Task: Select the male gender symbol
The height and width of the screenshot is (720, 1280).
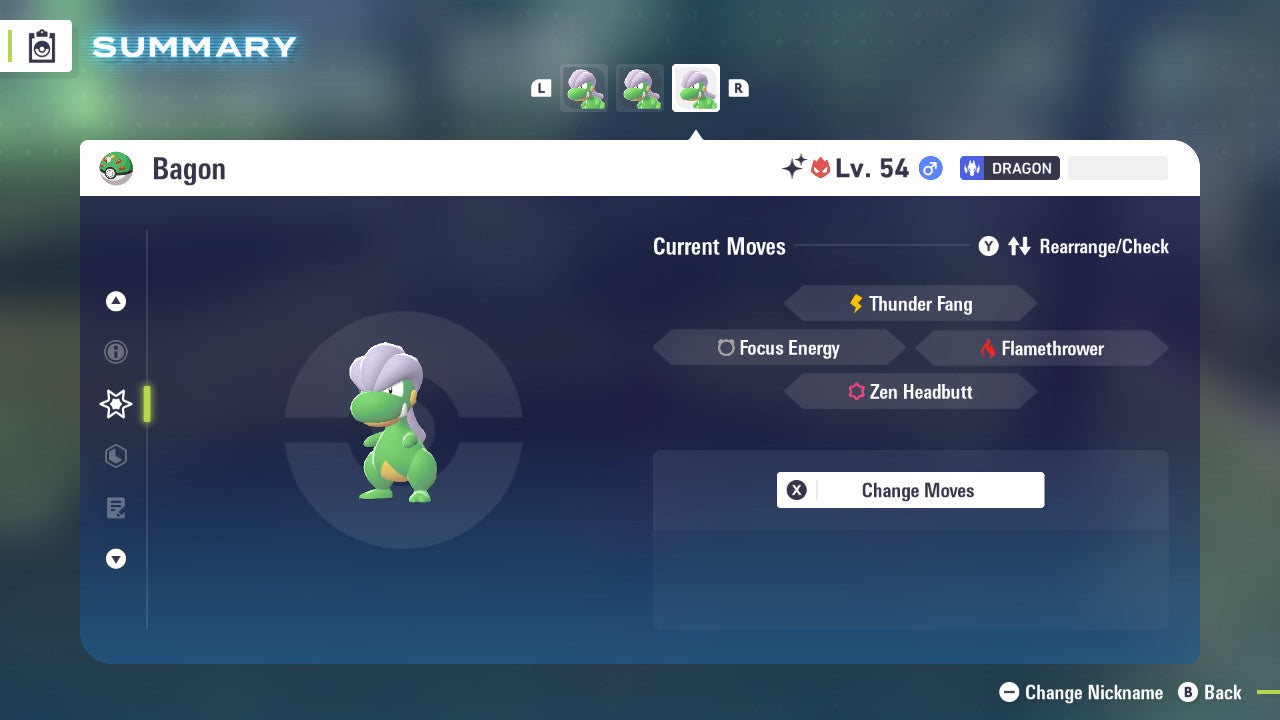Action: click(x=929, y=168)
